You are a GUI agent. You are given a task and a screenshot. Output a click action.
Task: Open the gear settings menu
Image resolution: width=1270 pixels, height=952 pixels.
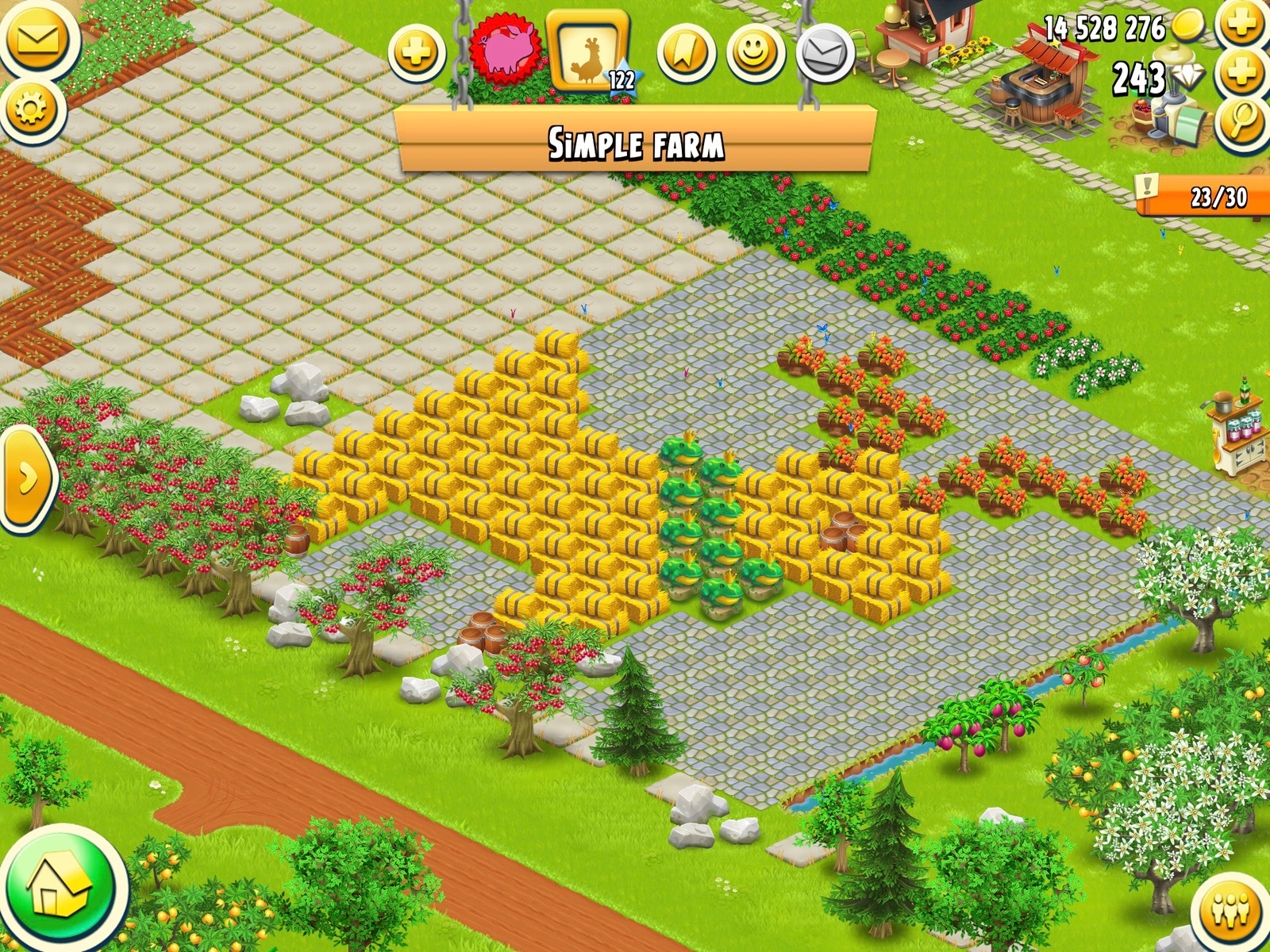pos(31,109)
